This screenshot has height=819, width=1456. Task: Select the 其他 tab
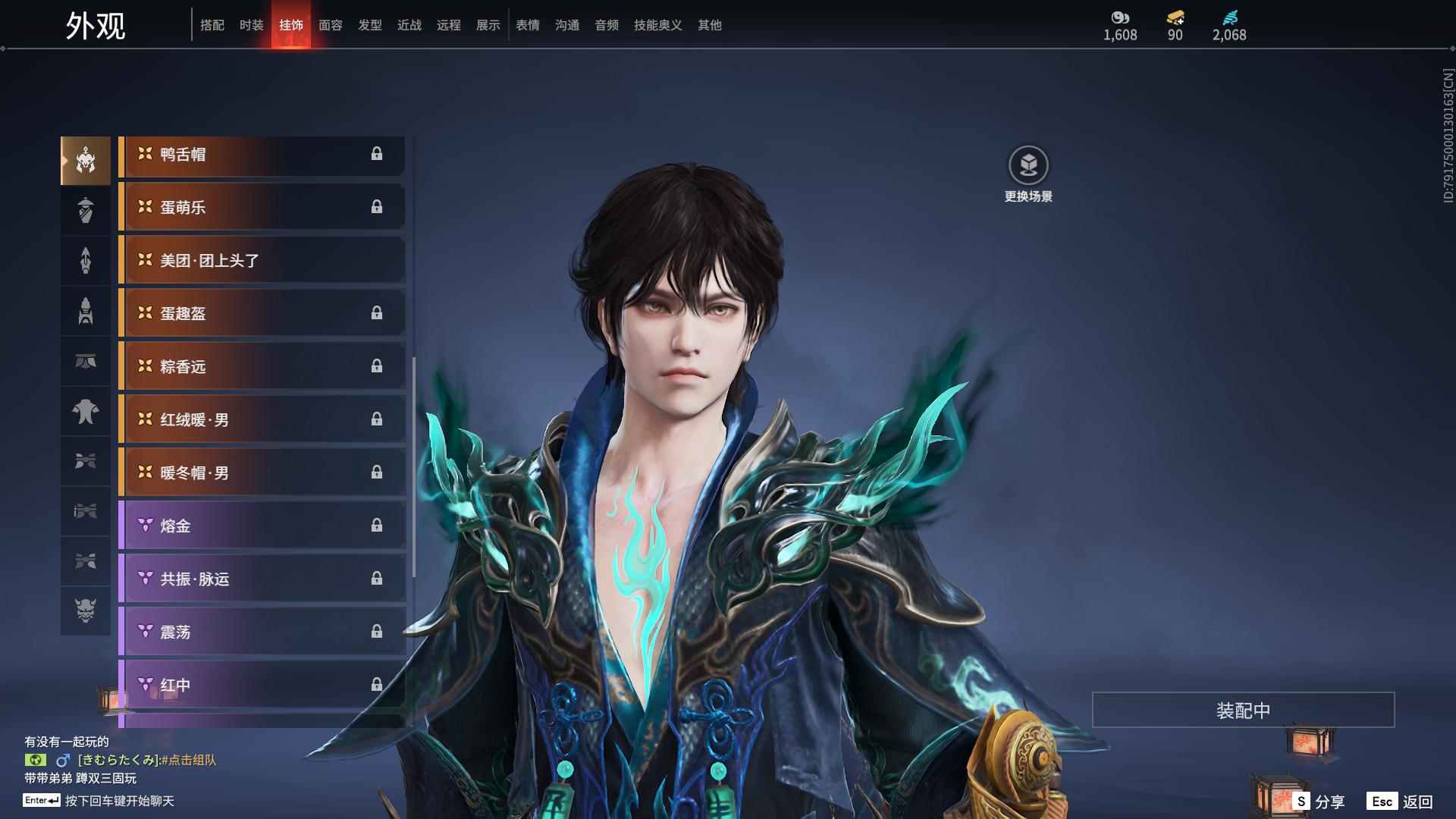coord(710,25)
